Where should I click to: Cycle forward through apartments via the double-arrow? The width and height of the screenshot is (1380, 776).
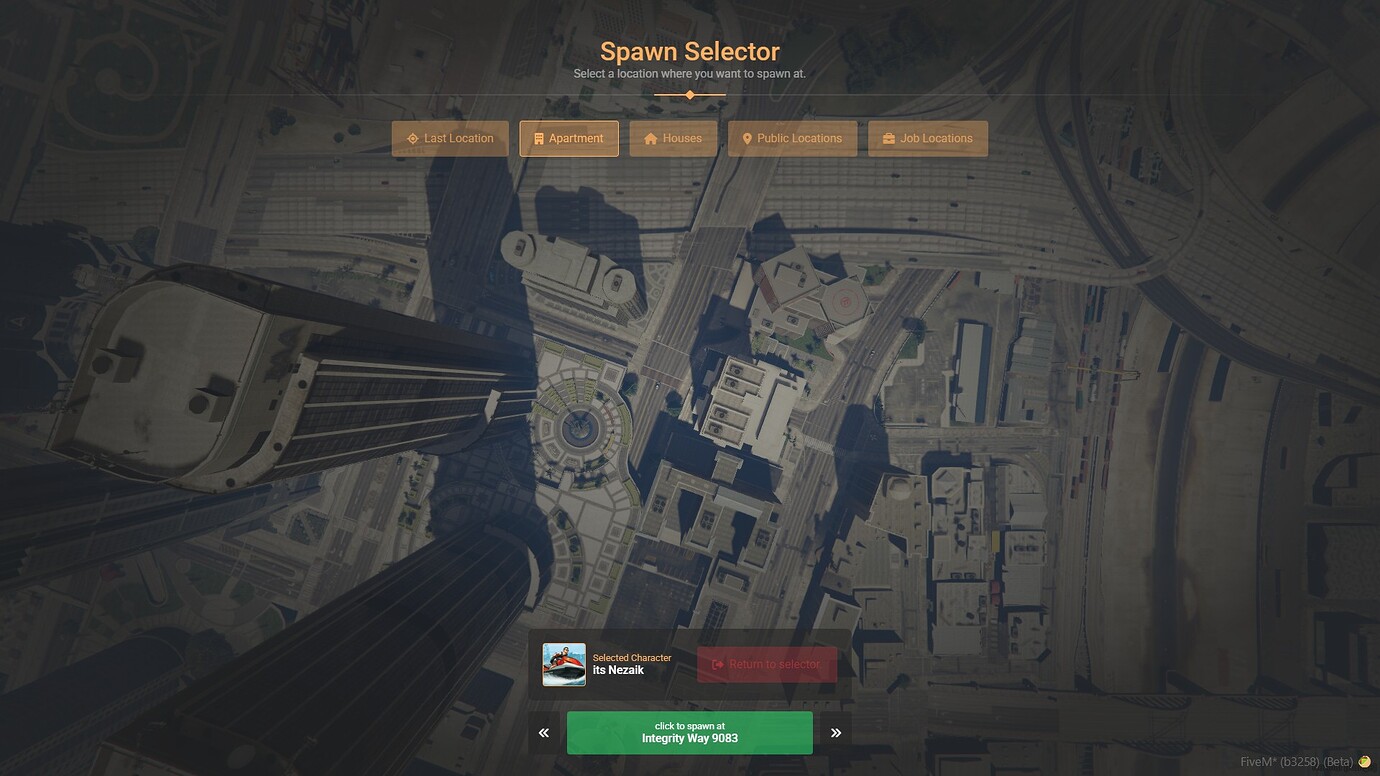click(x=836, y=732)
